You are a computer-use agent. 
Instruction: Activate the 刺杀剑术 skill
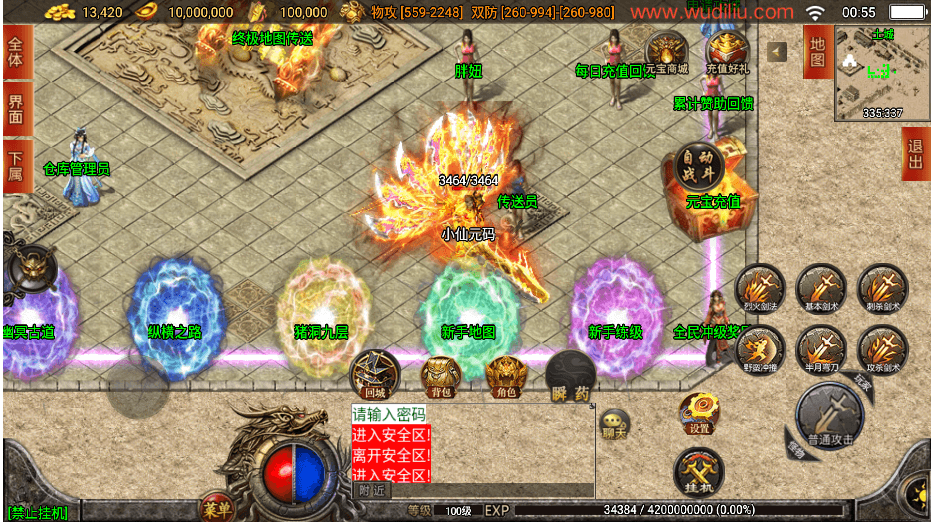click(x=882, y=289)
